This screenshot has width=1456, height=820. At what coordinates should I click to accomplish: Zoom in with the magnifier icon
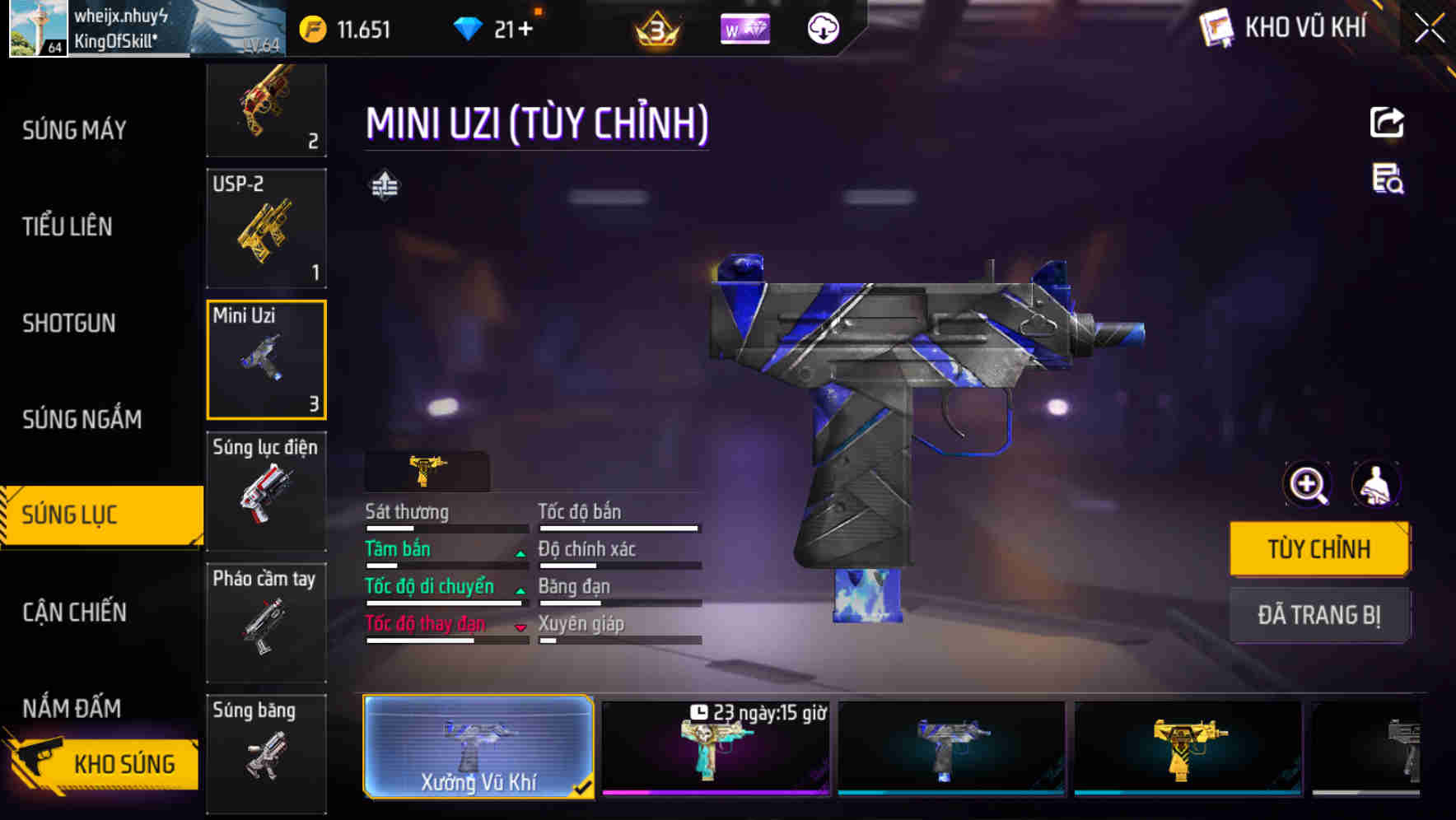coord(1308,484)
